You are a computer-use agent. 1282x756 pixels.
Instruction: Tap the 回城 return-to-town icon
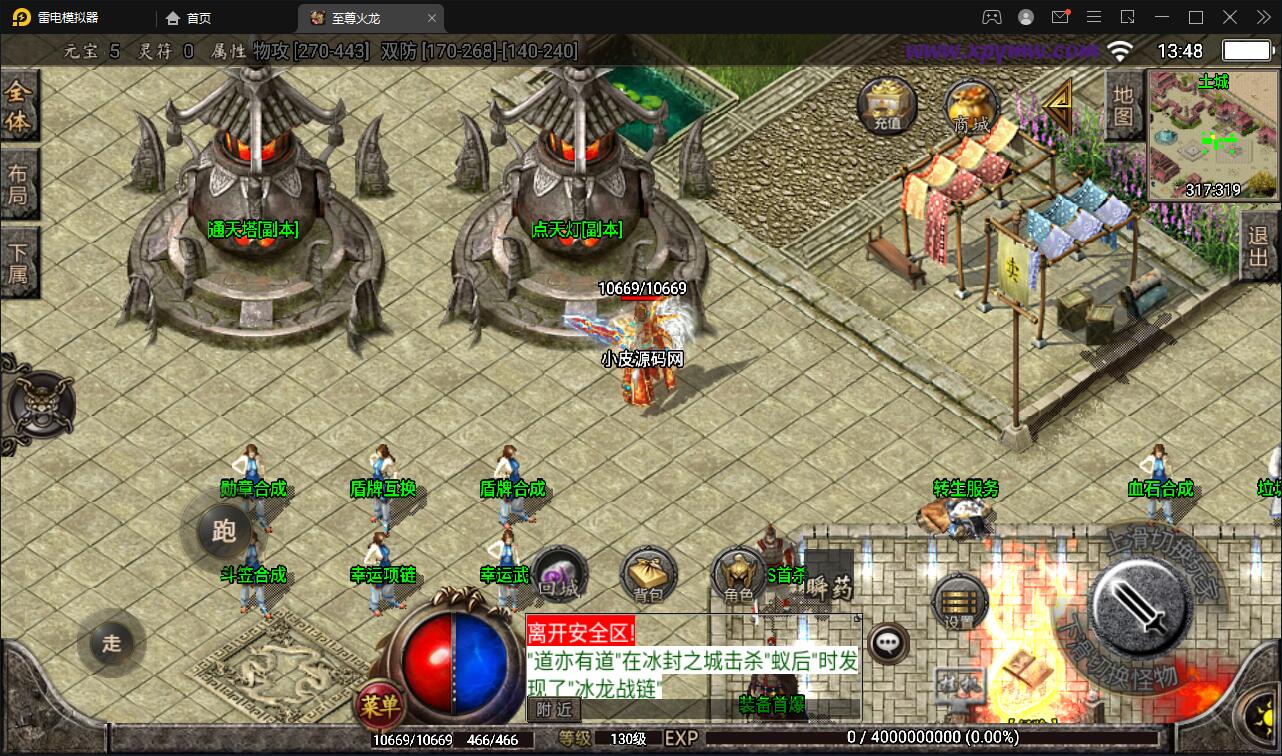[558, 575]
